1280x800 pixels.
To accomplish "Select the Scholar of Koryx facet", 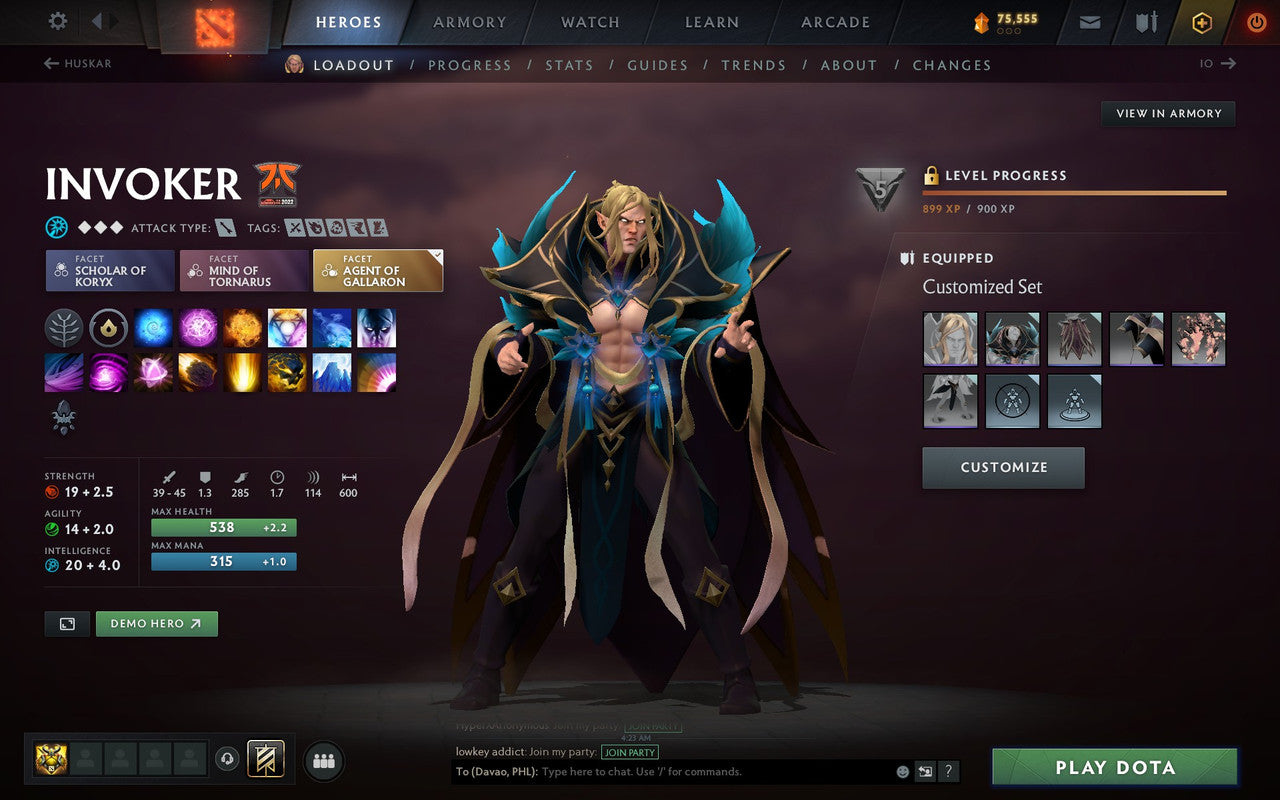I will click(x=109, y=270).
